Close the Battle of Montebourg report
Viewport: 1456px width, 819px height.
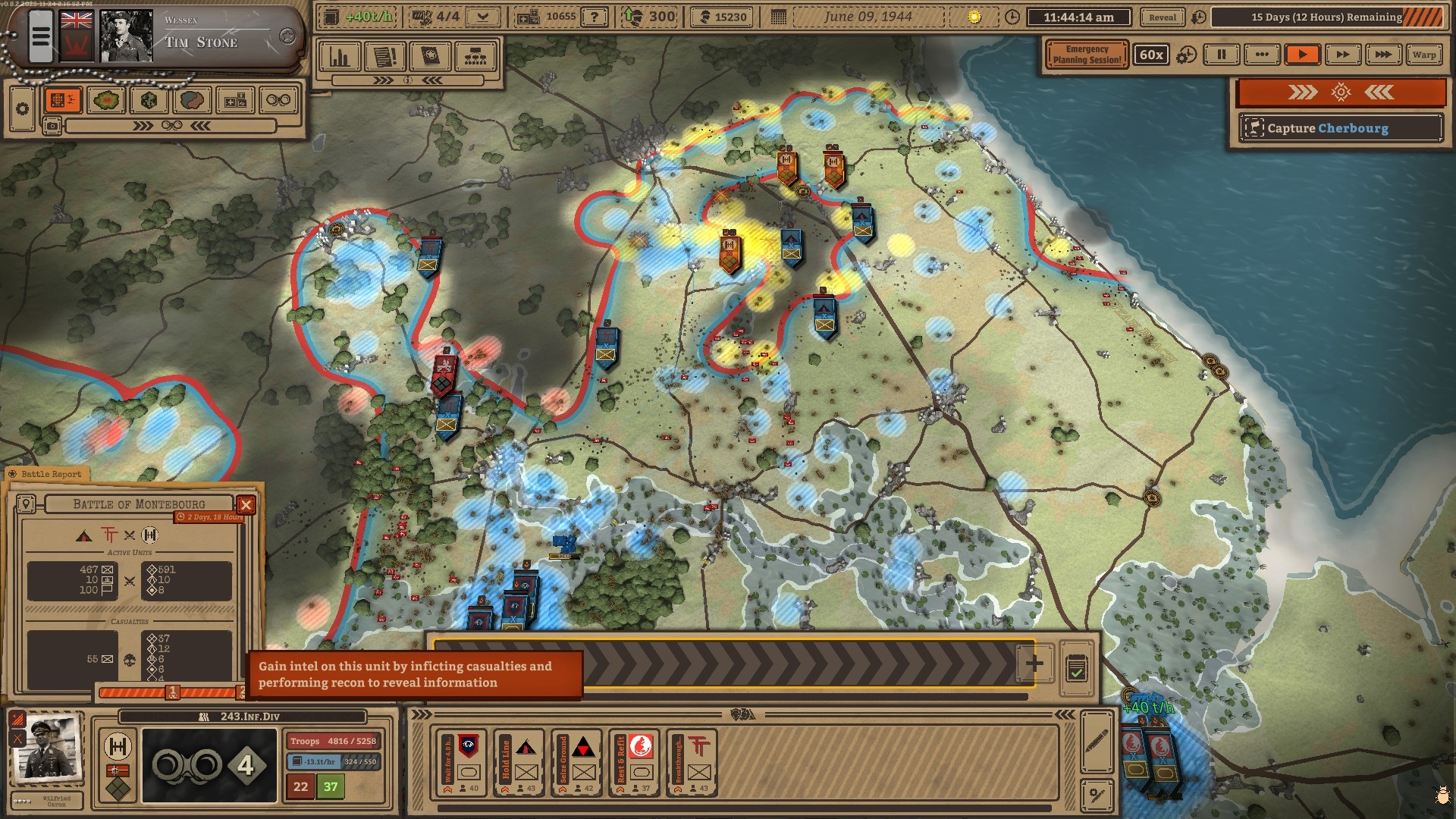(x=246, y=504)
